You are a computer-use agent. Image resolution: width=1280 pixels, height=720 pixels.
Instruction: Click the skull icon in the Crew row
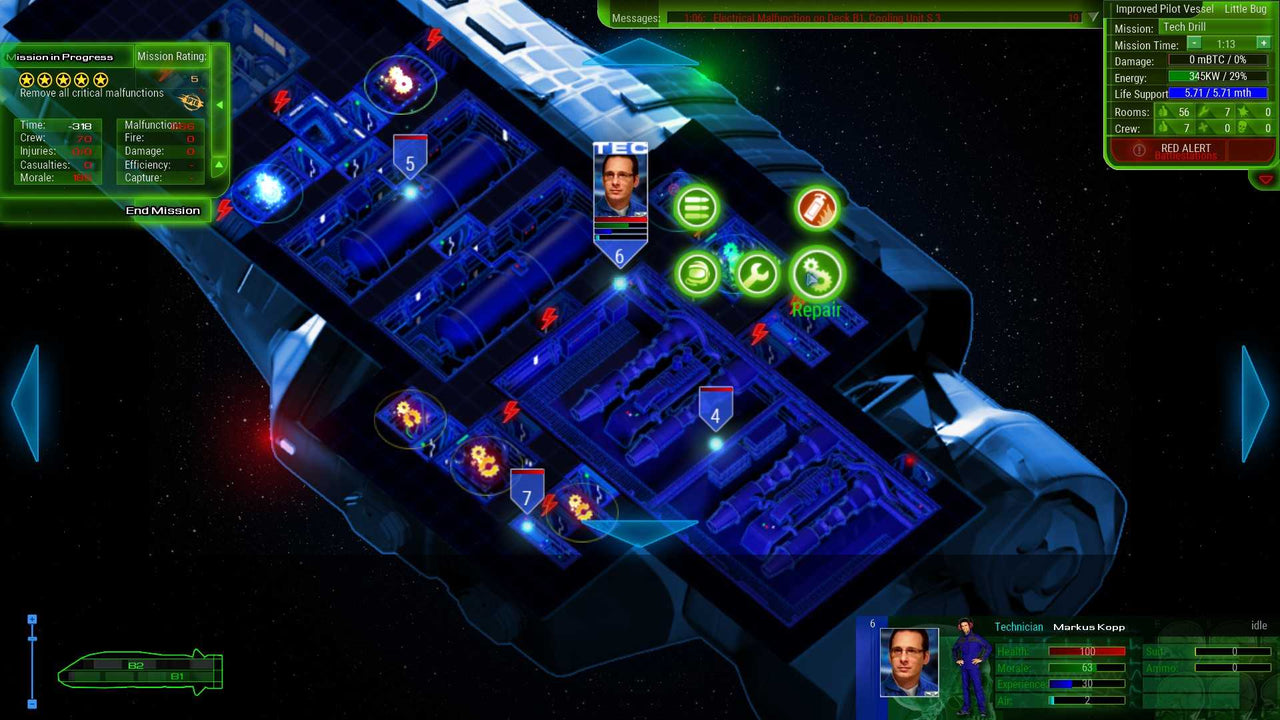1243,127
